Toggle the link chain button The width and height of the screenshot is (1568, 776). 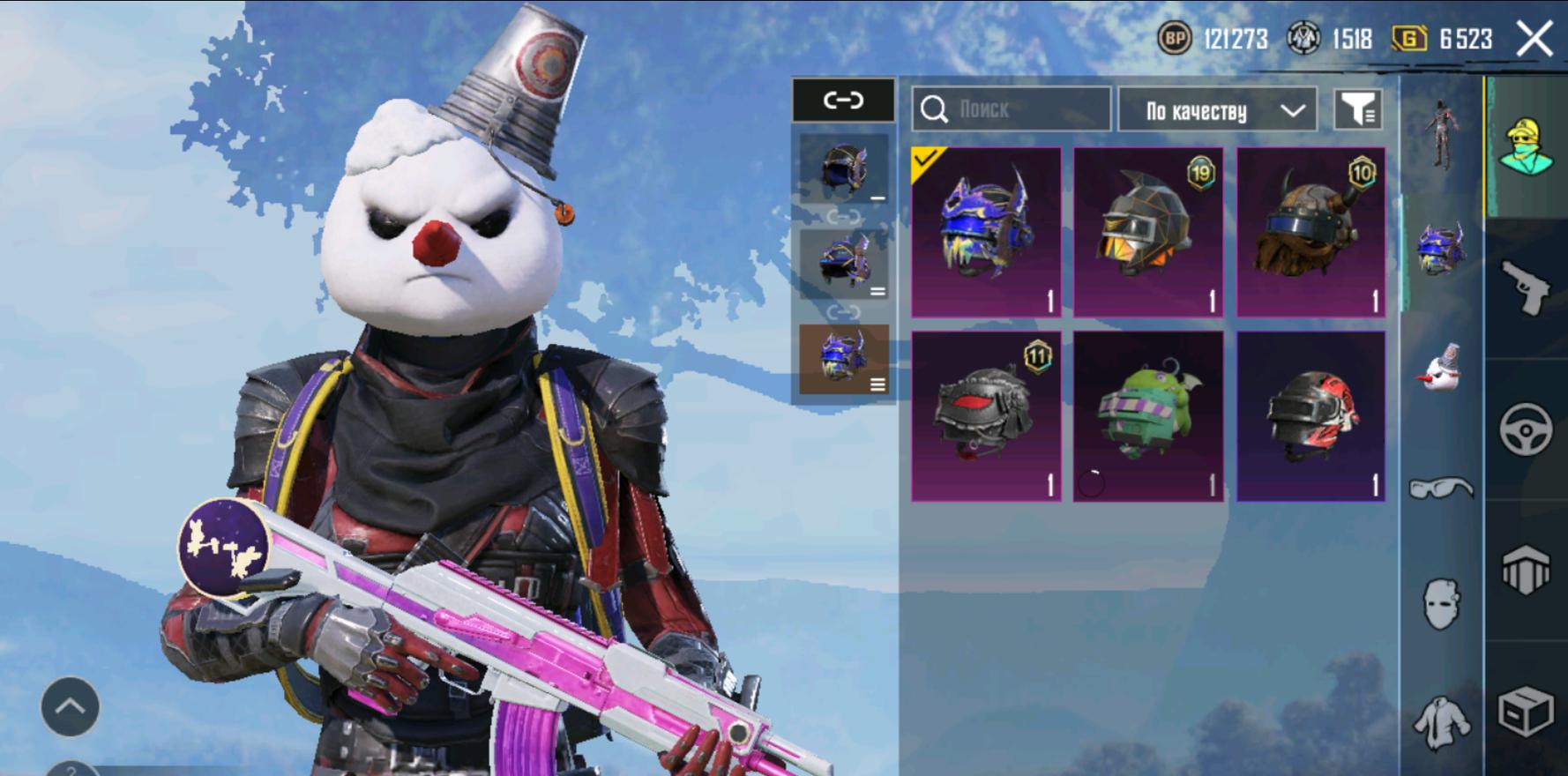(843, 100)
